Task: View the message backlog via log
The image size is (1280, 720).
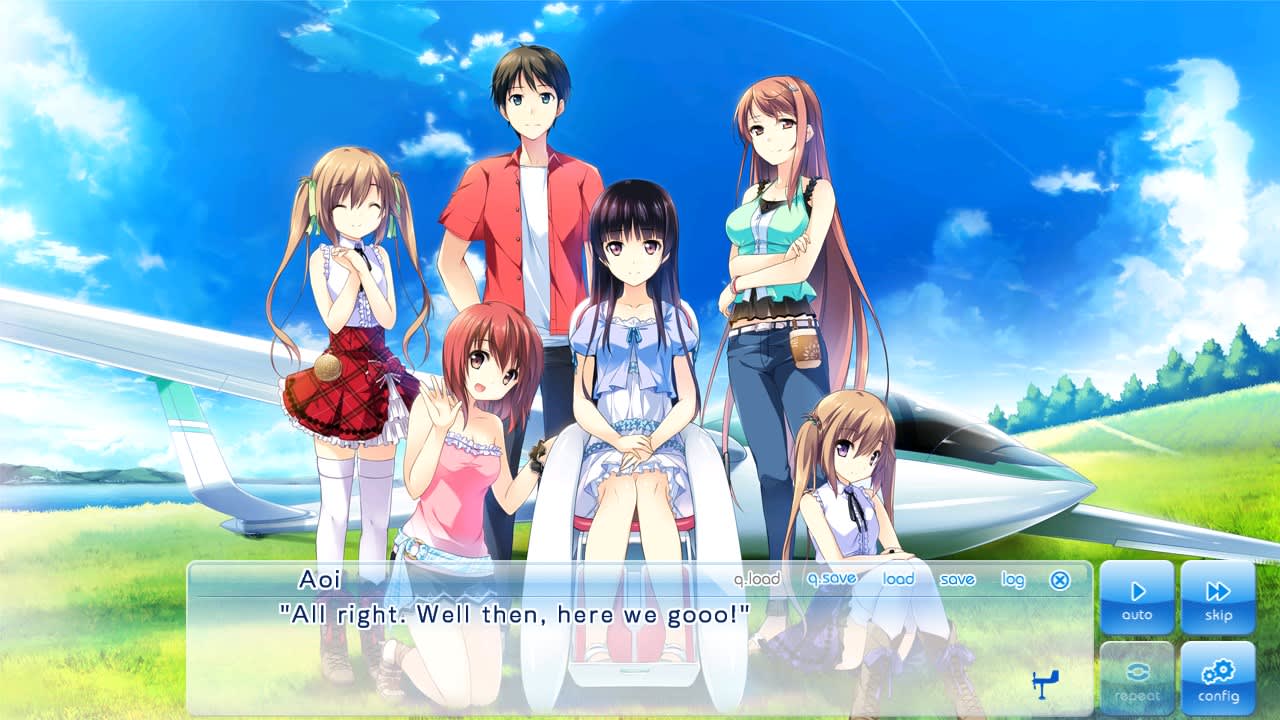Action: [x=1011, y=579]
